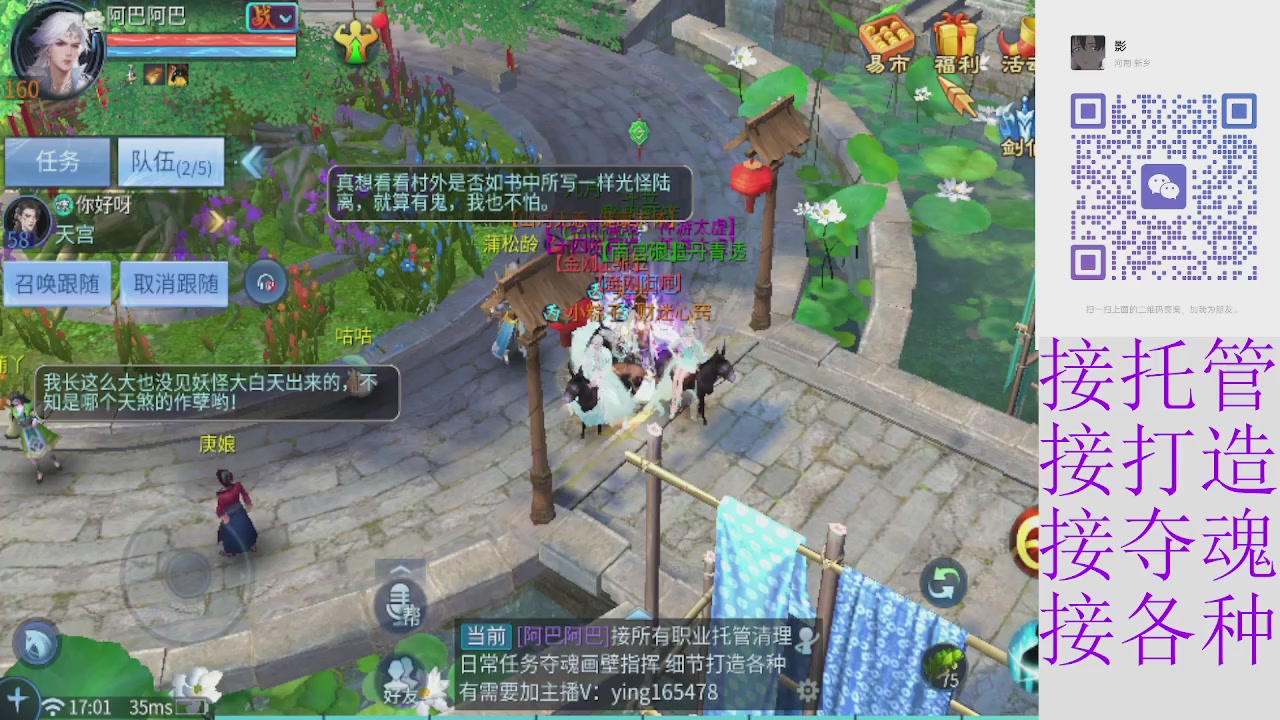Screen dimensions: 1280x720
Task: Open teammate 天宫's avatar portrait
Action: [28, 222]
